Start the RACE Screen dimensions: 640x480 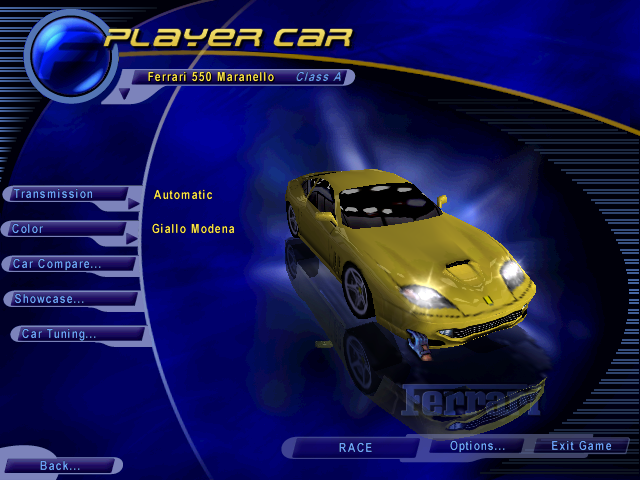(354, 447)
